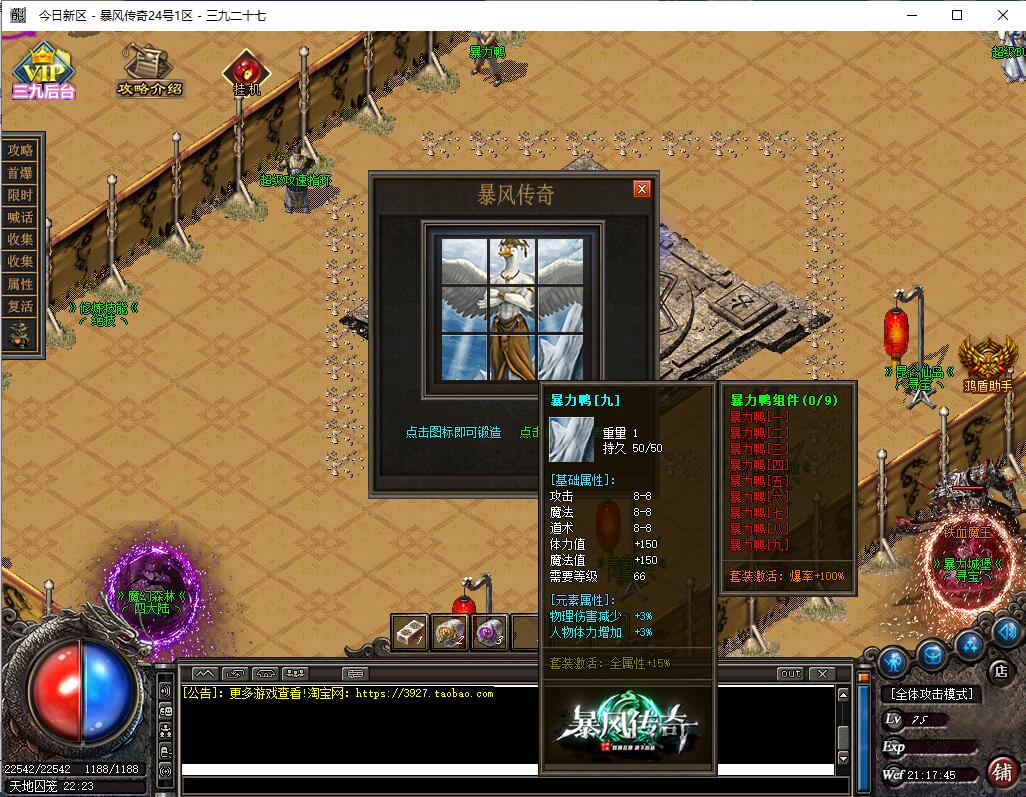Open the 喊话 shout menu entry
This screenshot has width=1026, height=797.
[x=20, y=217]
